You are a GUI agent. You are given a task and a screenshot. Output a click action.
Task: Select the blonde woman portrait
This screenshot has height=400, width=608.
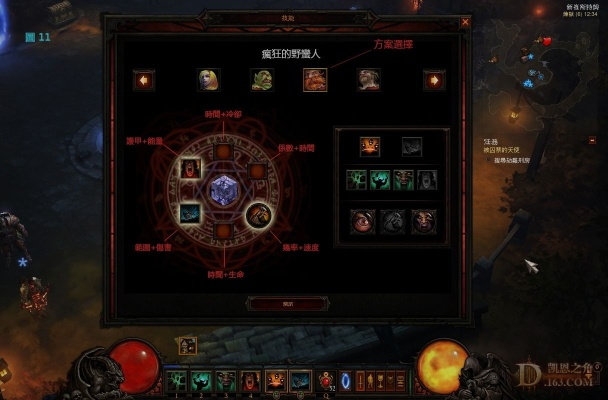(208, 80)
